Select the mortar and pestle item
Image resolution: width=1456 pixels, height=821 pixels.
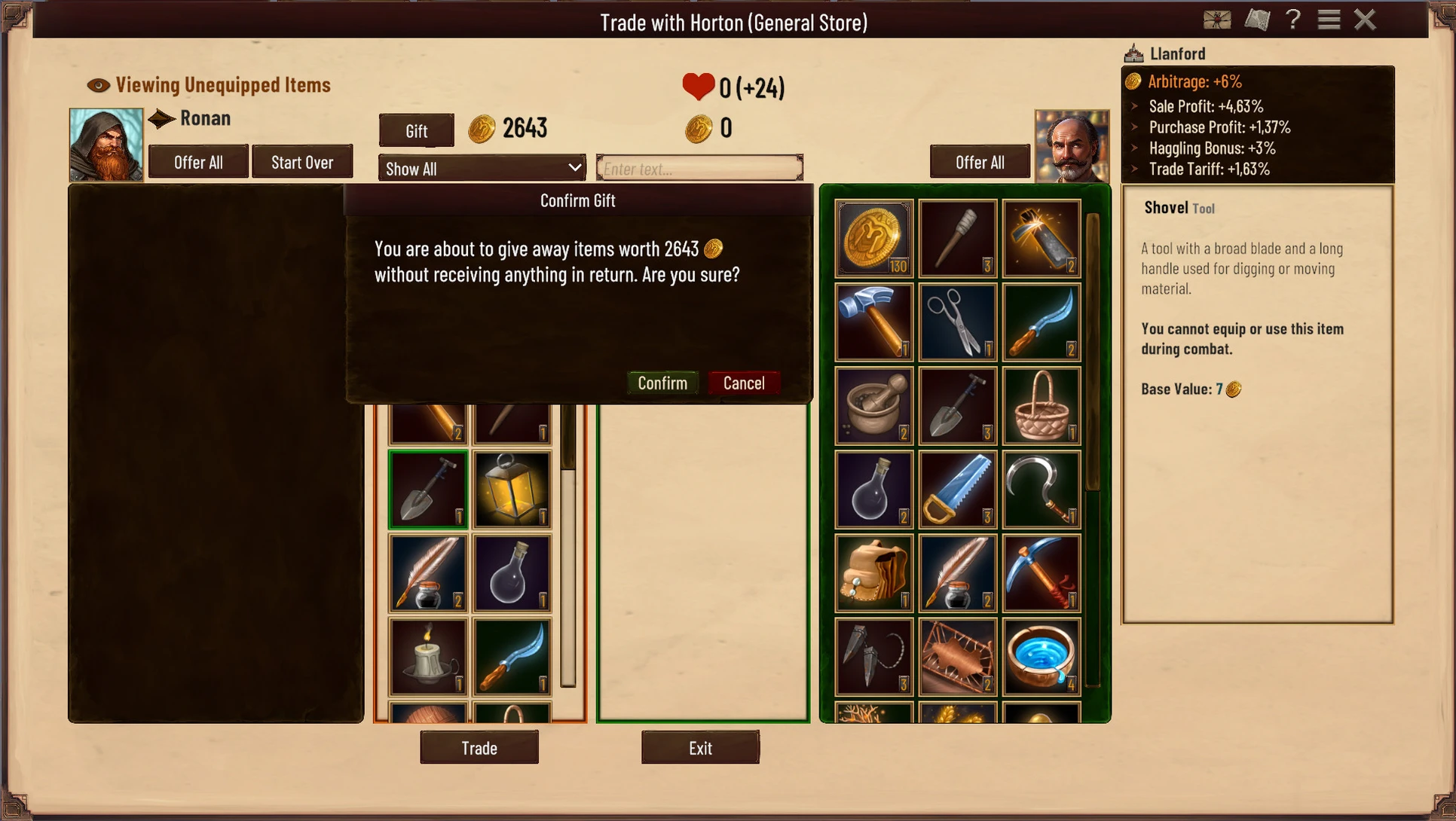(x=873, y=405)
